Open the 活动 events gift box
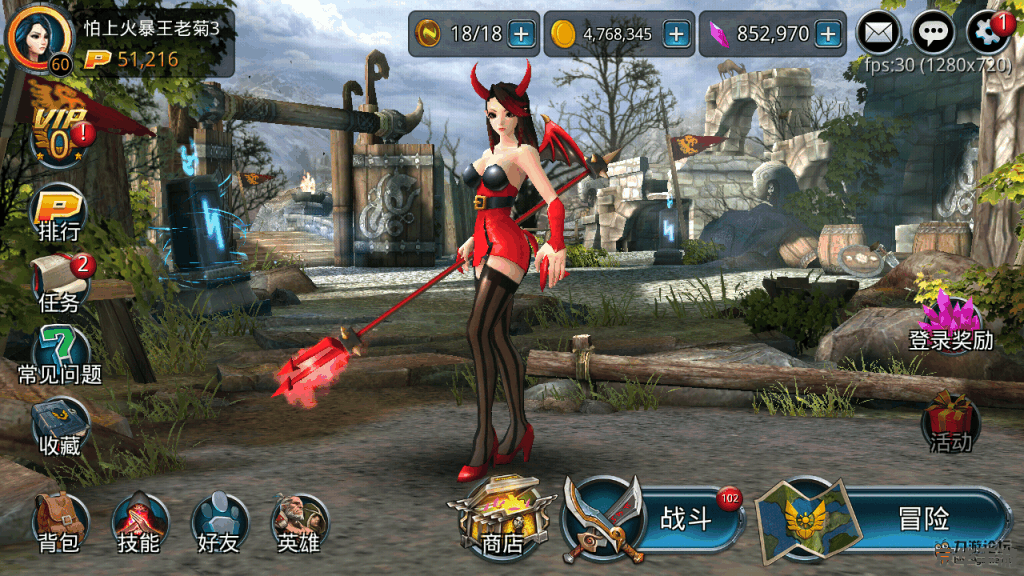The image size is (1024, 576). (950, 422)
